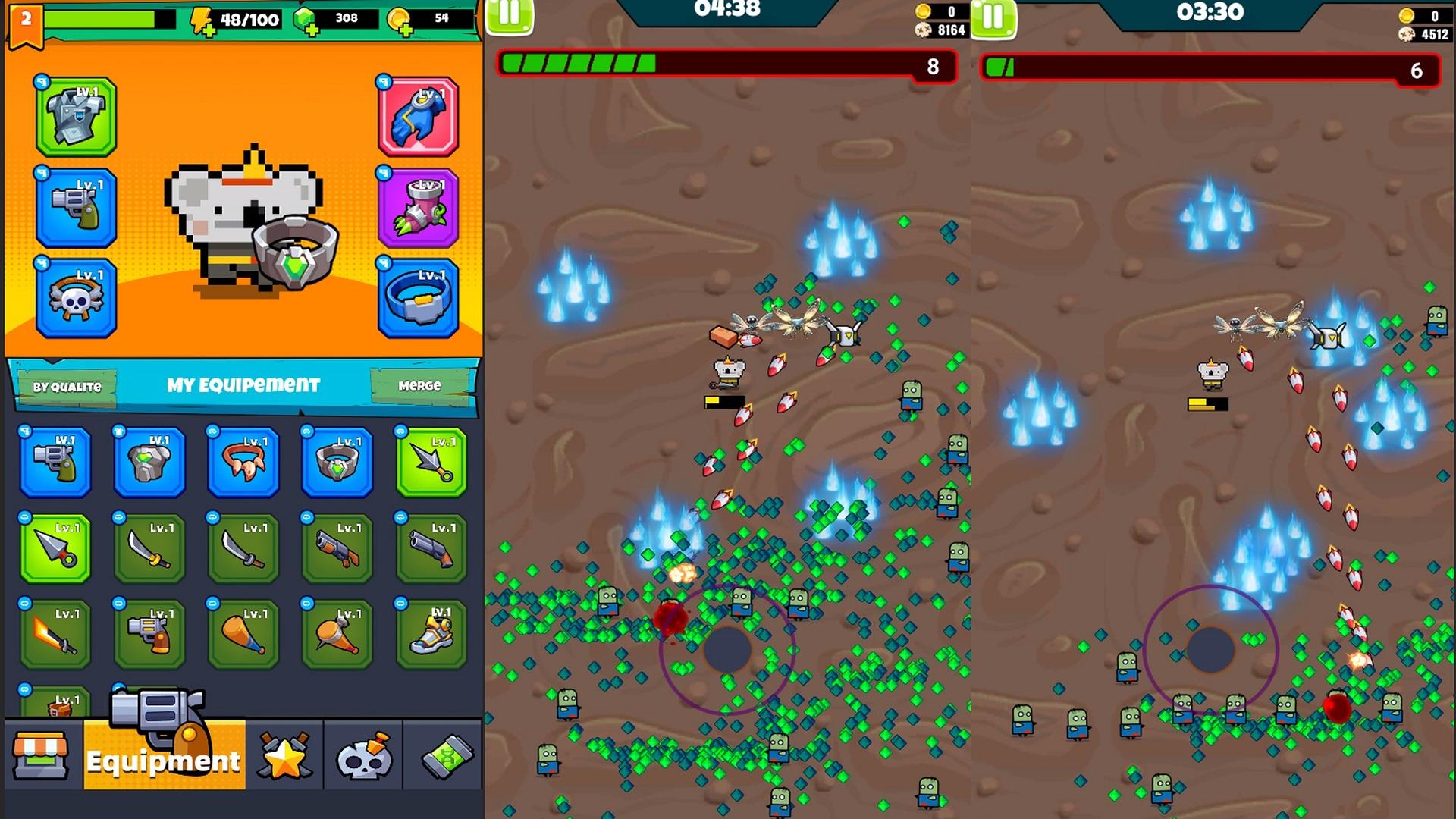This screenshot has height=819, width=1456.
Task: Open the rocket launcher equipment slot
Action: [x=418, y=206]
